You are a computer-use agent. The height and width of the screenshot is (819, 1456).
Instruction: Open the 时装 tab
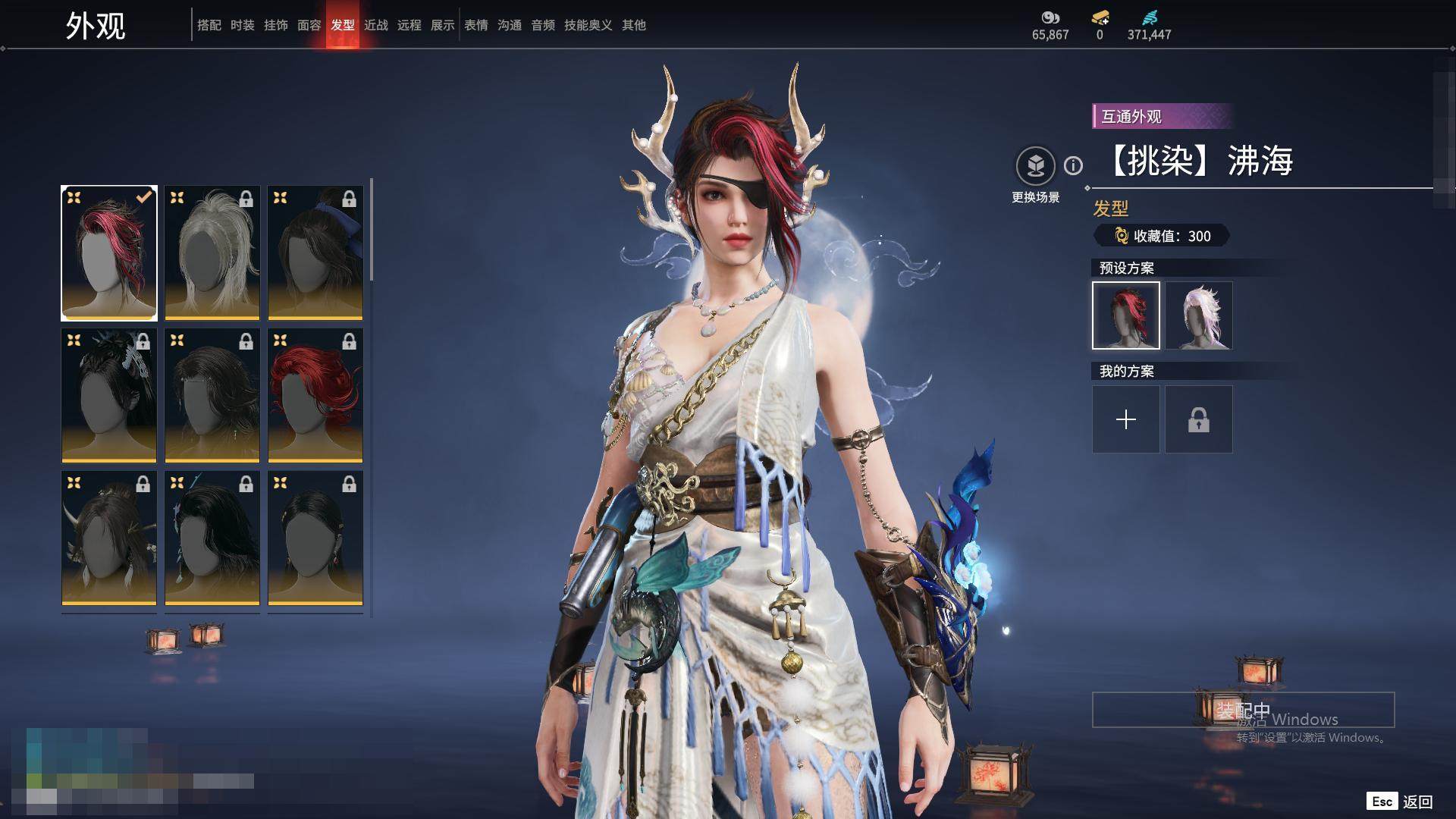(242, 25)
